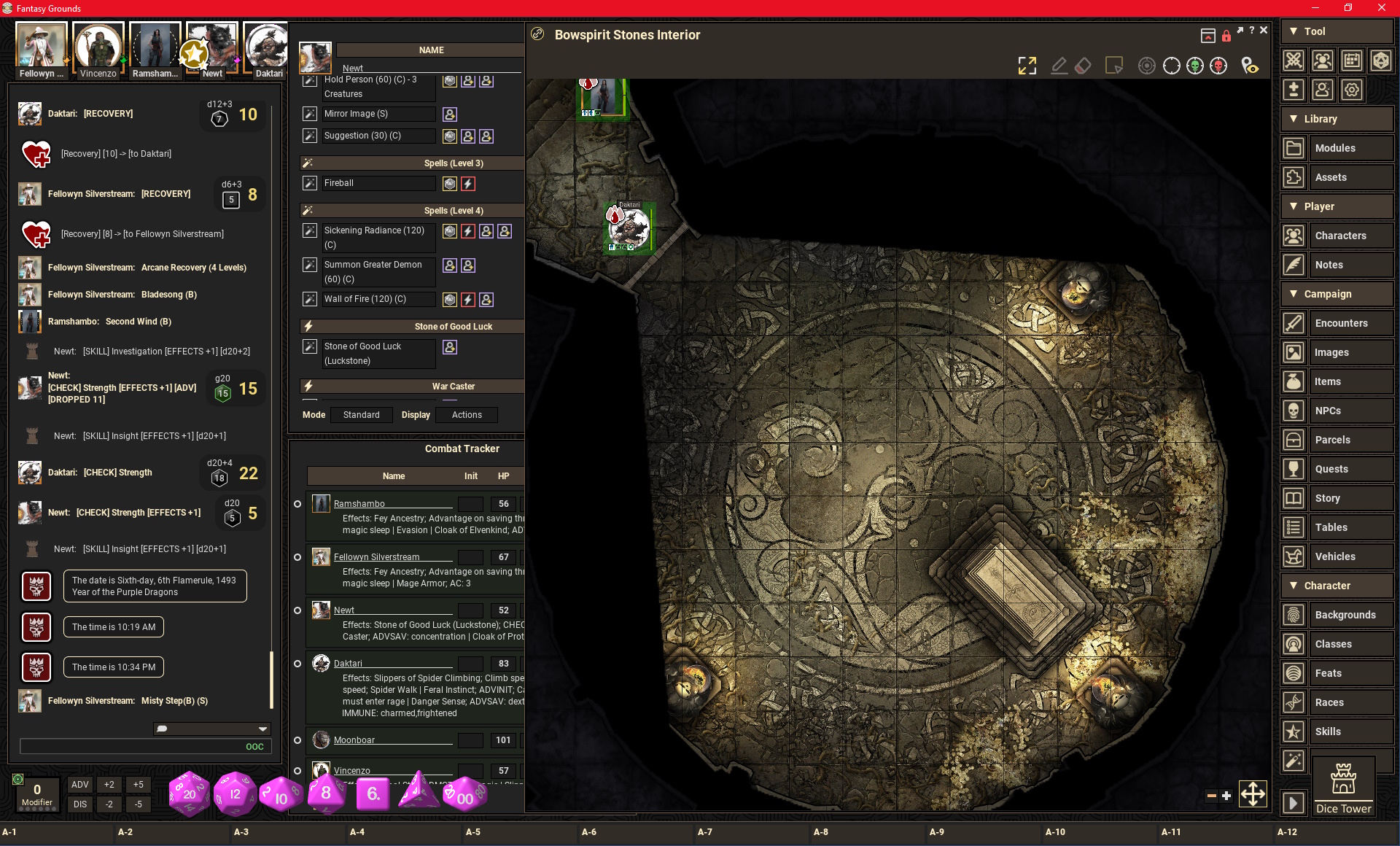Image resolution: width=1400 pixels, height=846 pixels.
Task: Open the Modules library
Action: 1335,148
